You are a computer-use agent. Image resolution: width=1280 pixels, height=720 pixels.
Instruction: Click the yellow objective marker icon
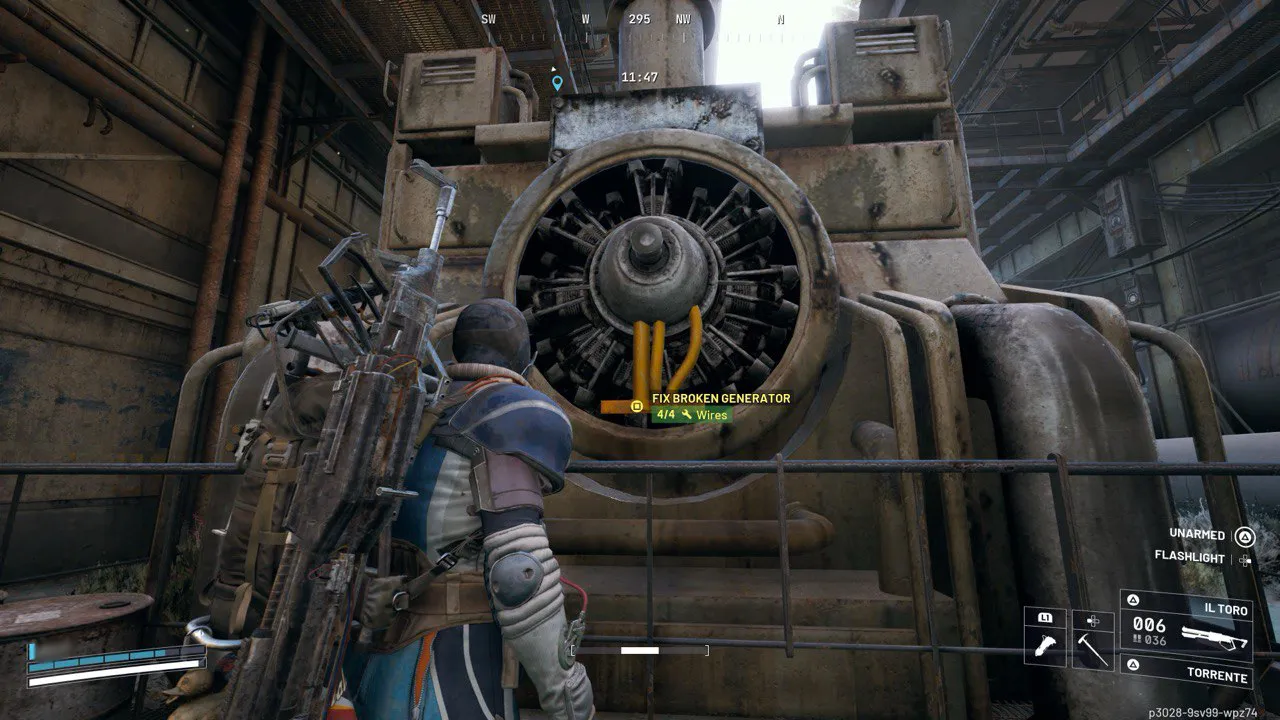[637, 406]
